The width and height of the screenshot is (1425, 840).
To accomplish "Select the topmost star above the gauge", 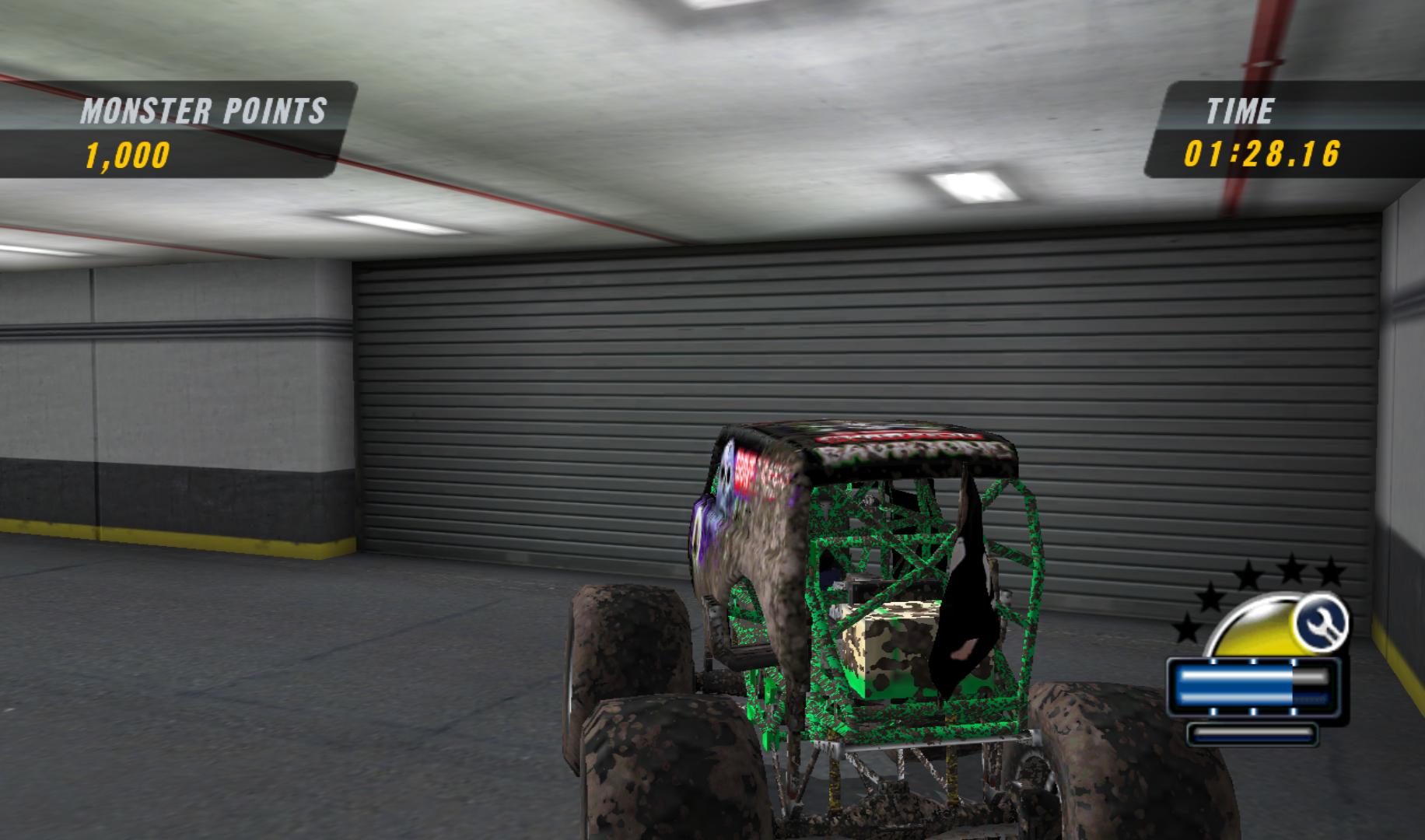I will pos(1293,568).
